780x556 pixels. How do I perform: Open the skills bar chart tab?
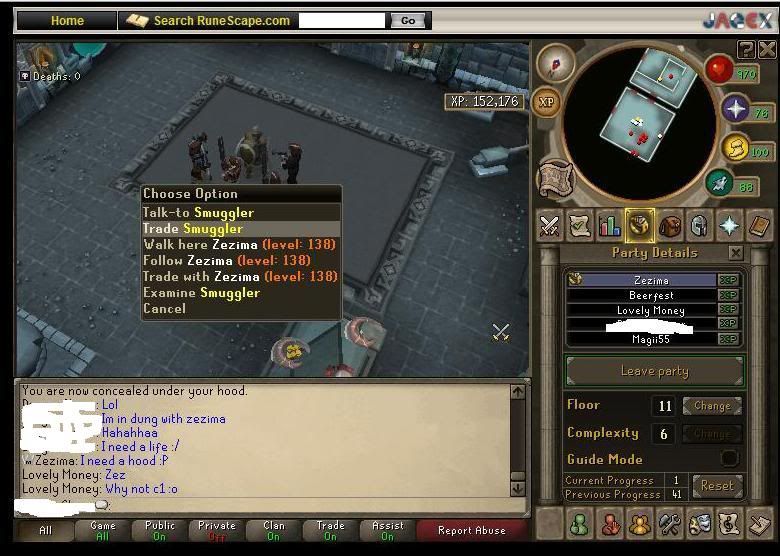coord(609,226)
